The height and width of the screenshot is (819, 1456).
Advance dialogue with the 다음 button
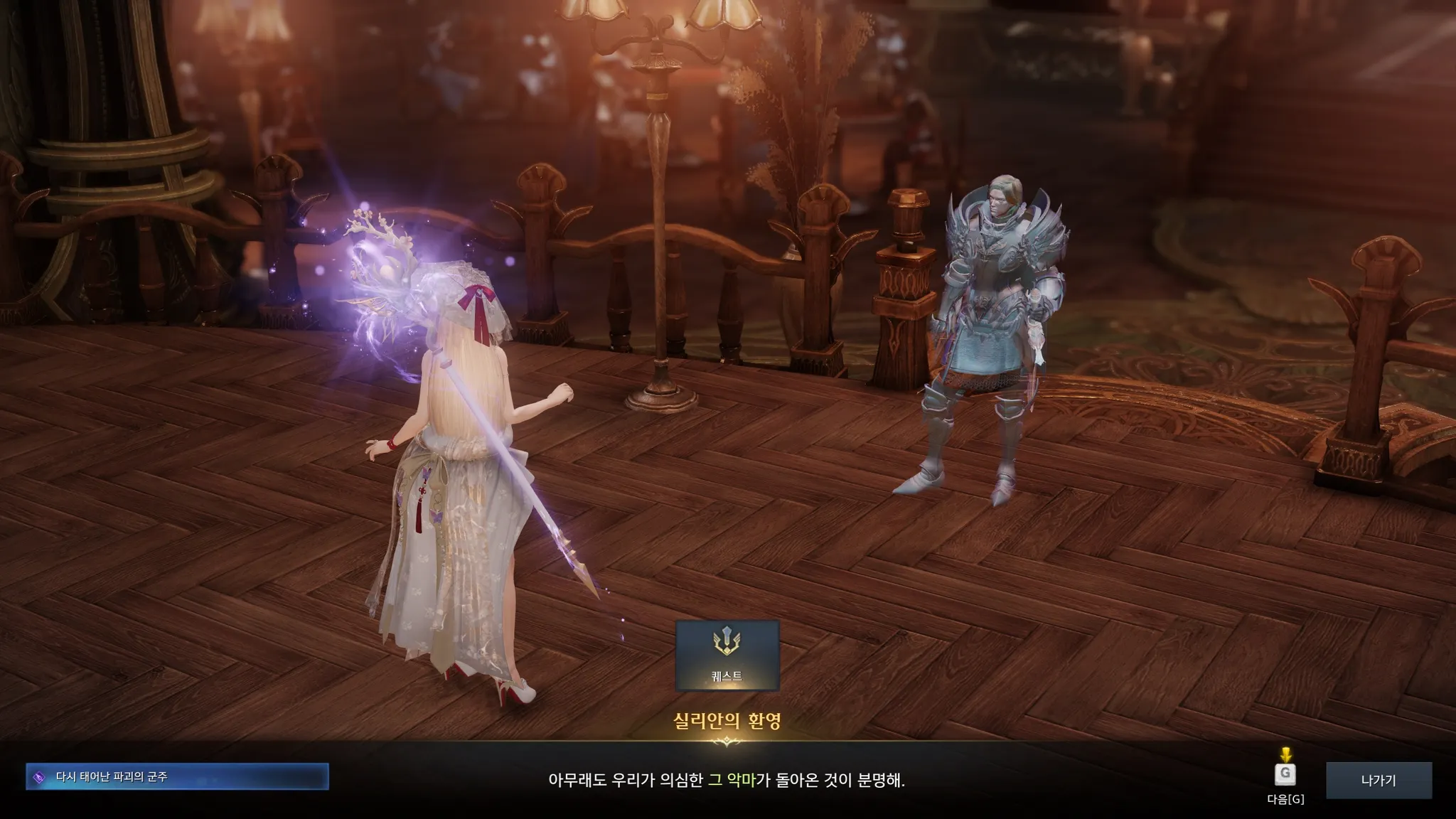pos(1285,775)
